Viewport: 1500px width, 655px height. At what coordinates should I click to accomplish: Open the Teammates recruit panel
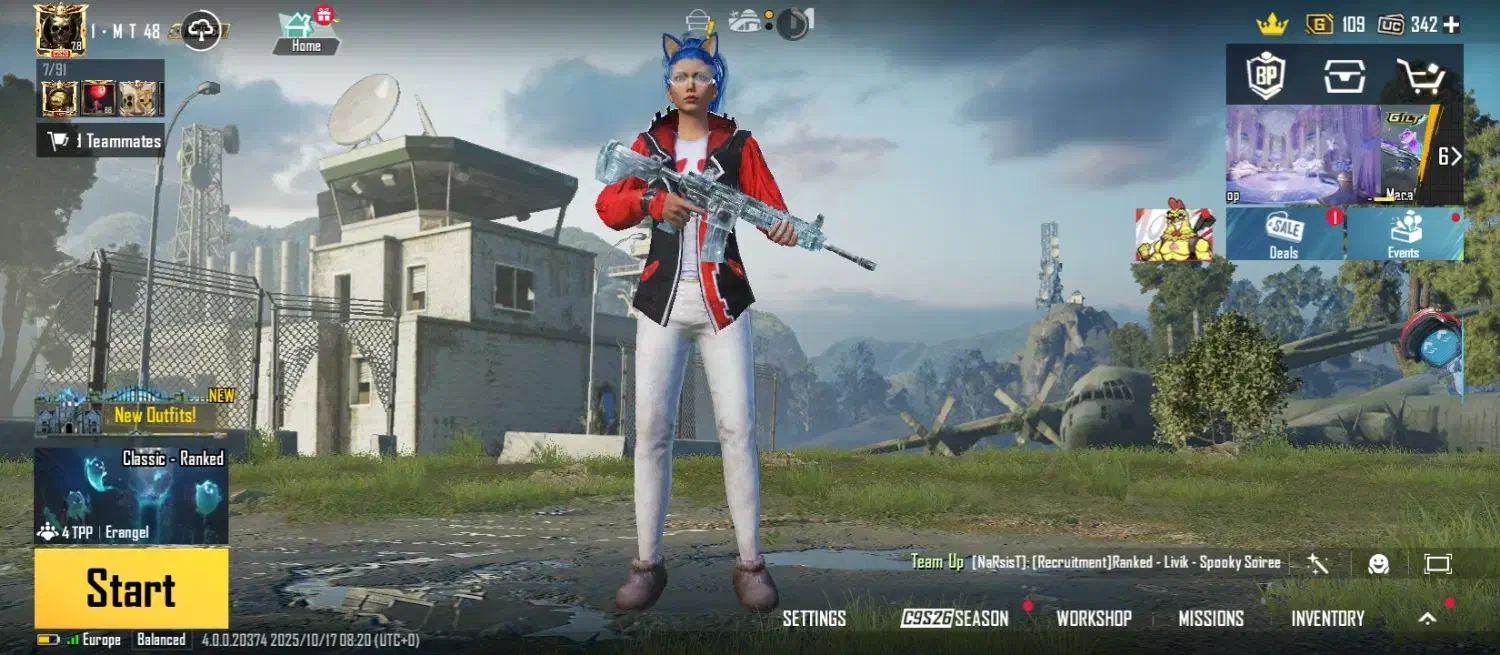click(101, 141)
